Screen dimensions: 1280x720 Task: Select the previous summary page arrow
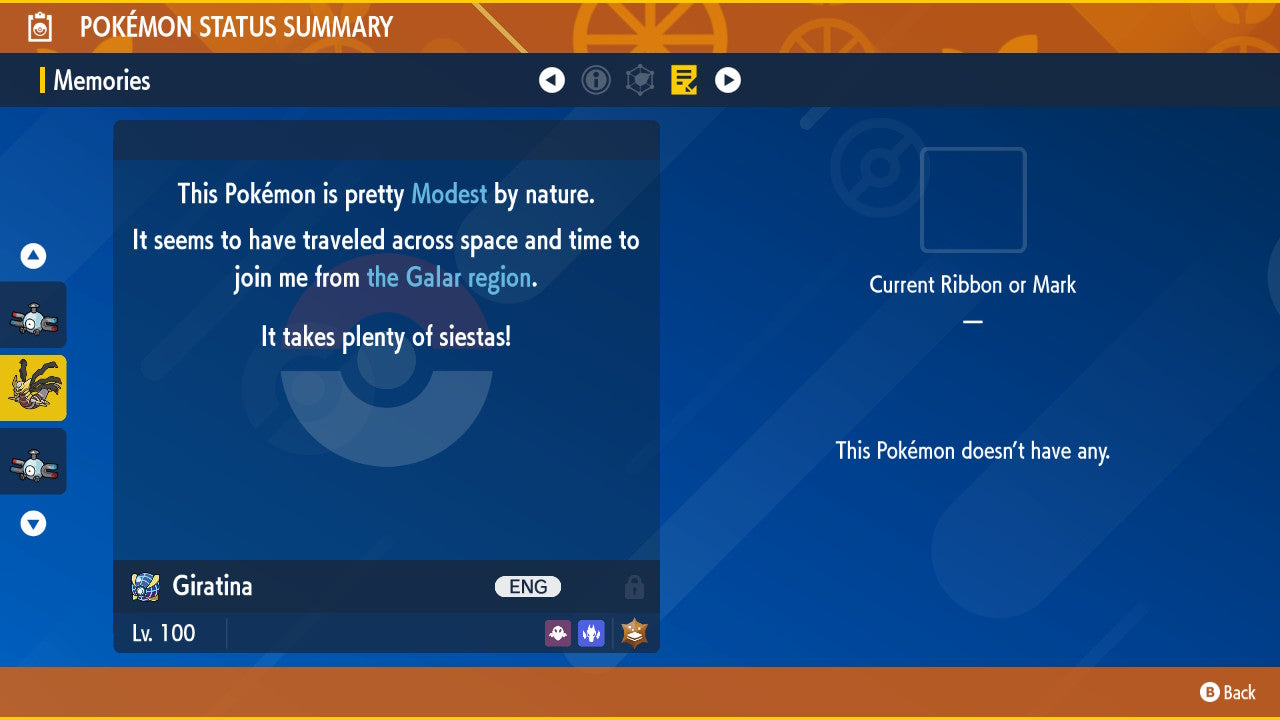(552, 80)
